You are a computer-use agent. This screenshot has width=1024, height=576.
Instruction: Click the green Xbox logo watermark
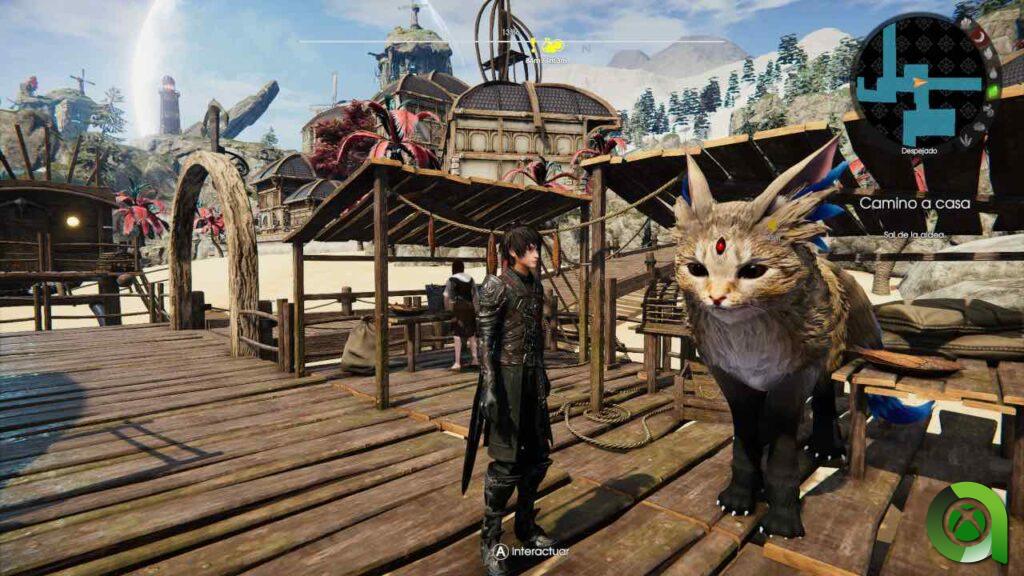(x=965, y=523)
